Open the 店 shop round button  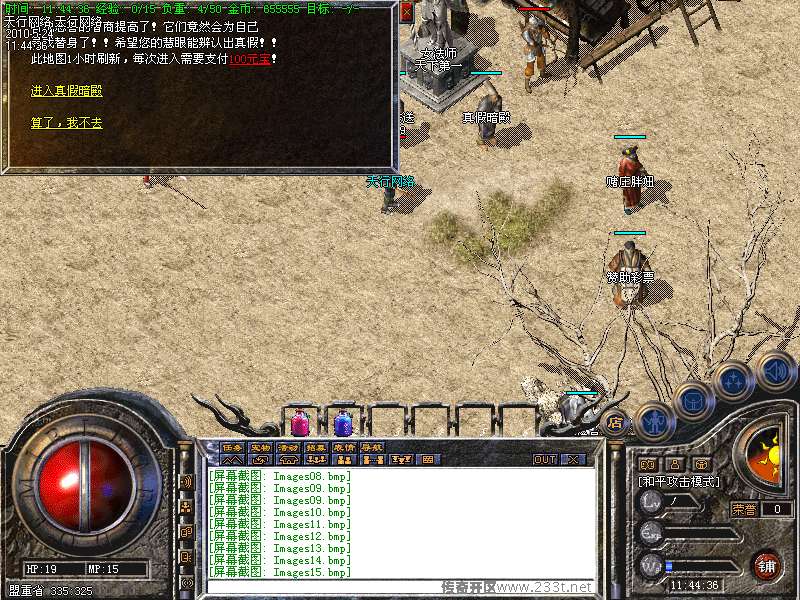(615, 422)
